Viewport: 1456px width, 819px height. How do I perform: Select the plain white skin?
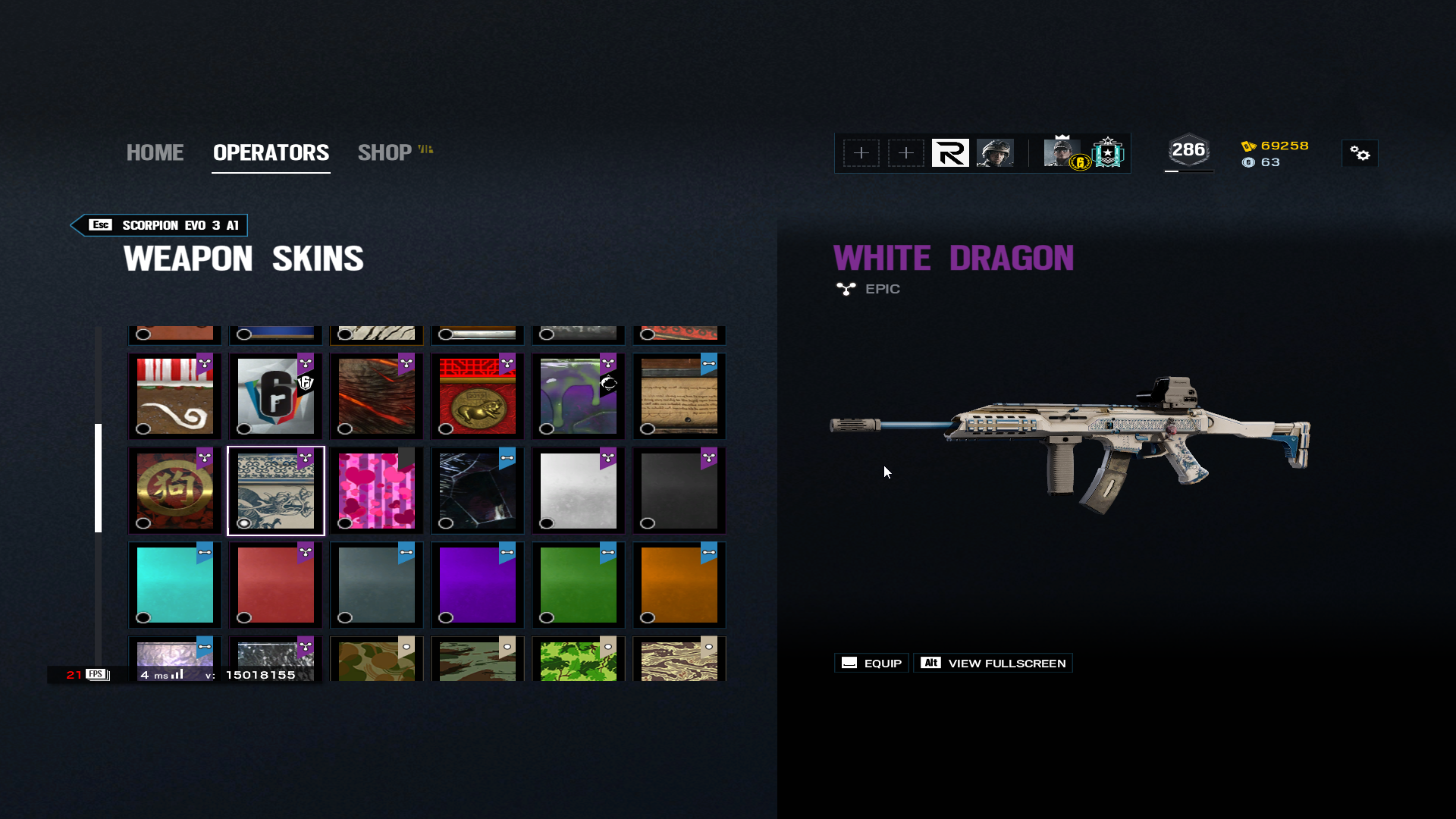pos(578,491)
